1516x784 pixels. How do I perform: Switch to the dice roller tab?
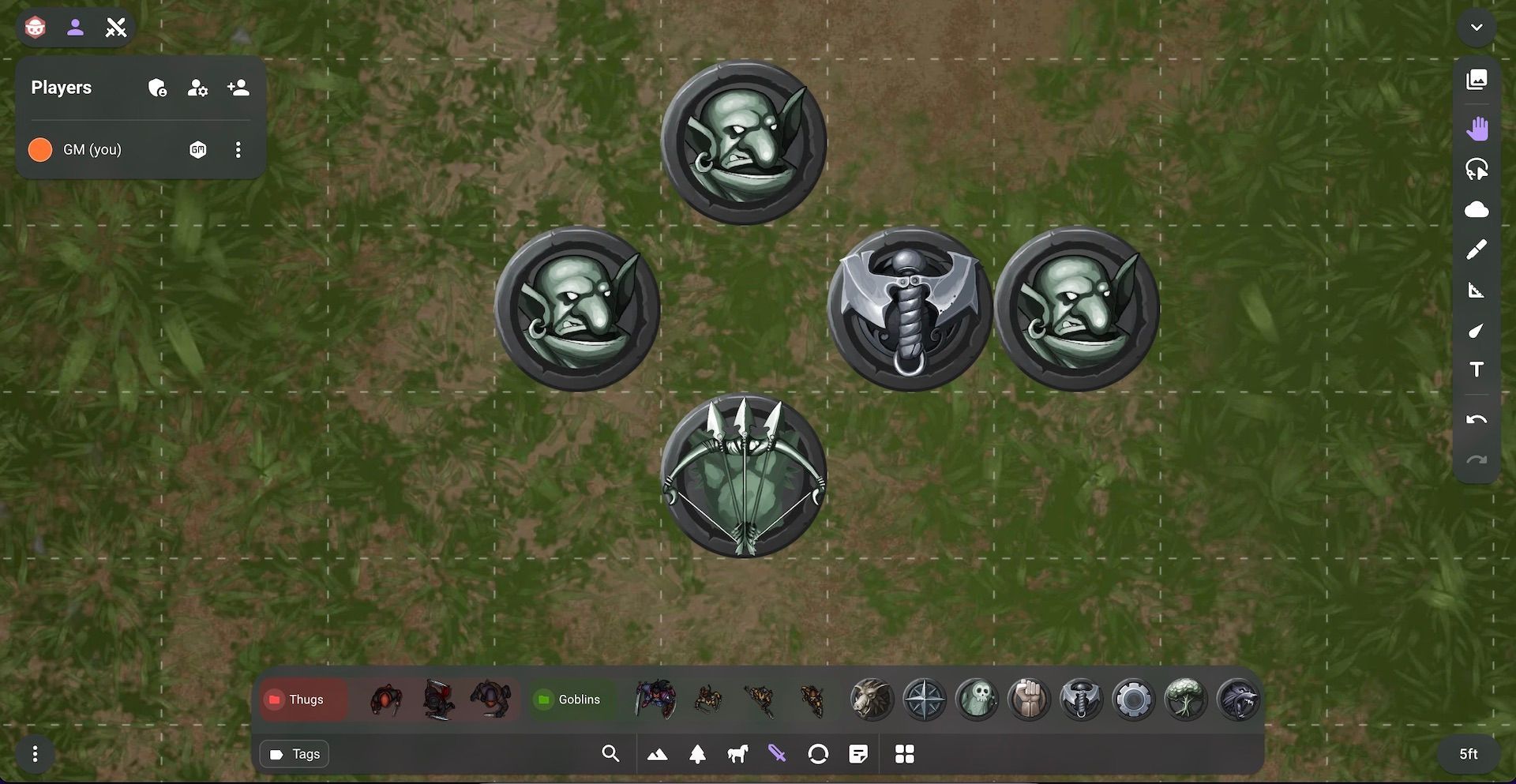pos(35,27)
